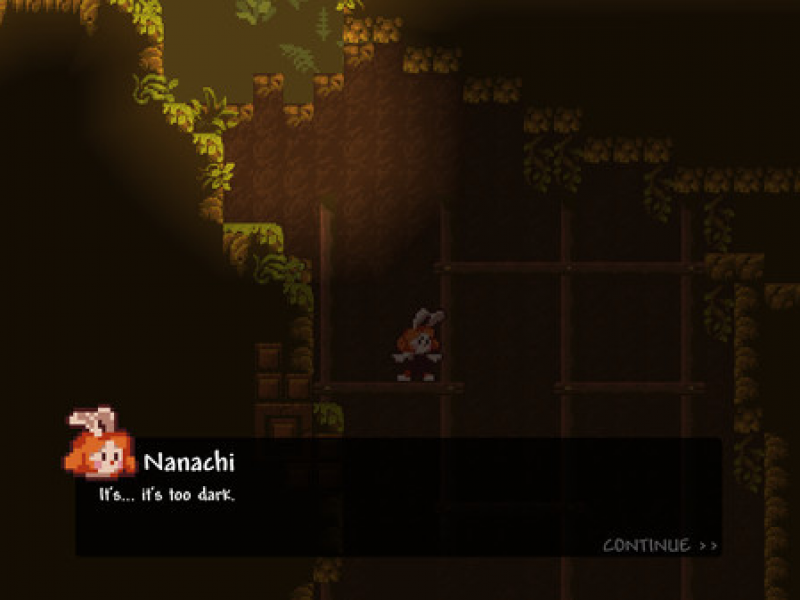Continue Nanachi's dialogue
Image resolution: width=800 pixels, height=600 pixels.
click(x=660, y=546)
